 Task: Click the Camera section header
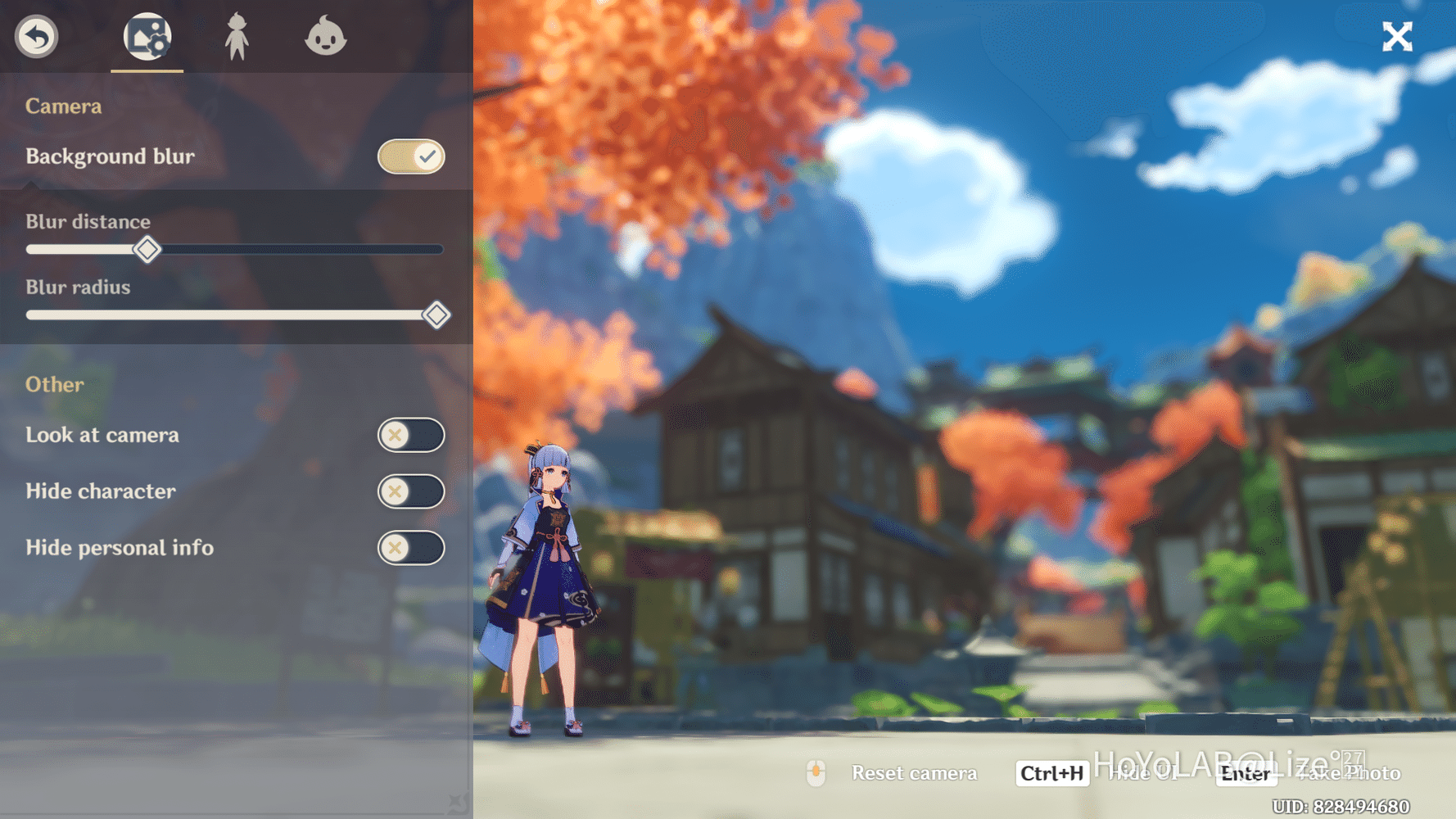63,106
